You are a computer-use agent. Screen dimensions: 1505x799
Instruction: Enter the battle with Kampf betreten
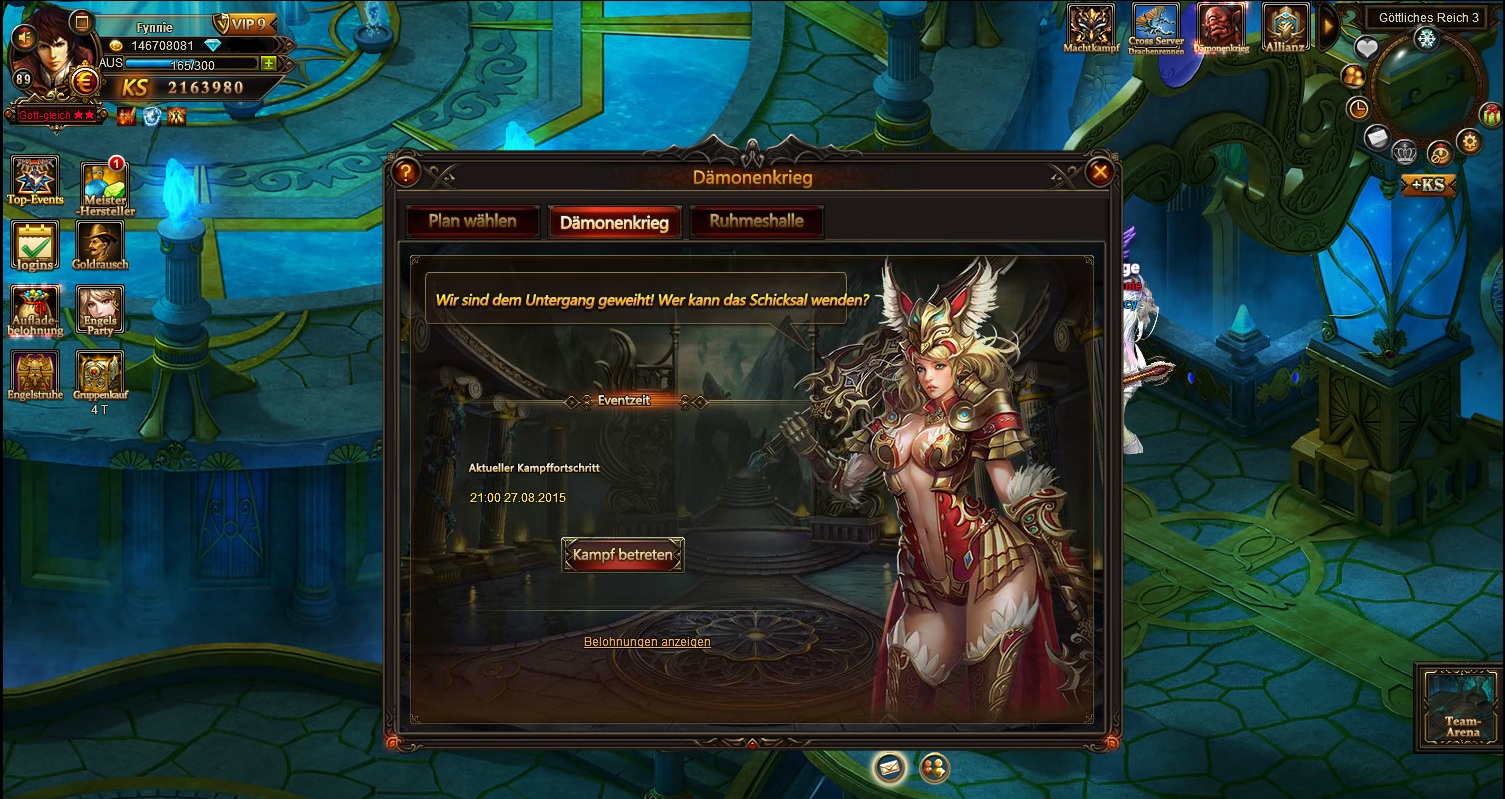coord(622,555)
